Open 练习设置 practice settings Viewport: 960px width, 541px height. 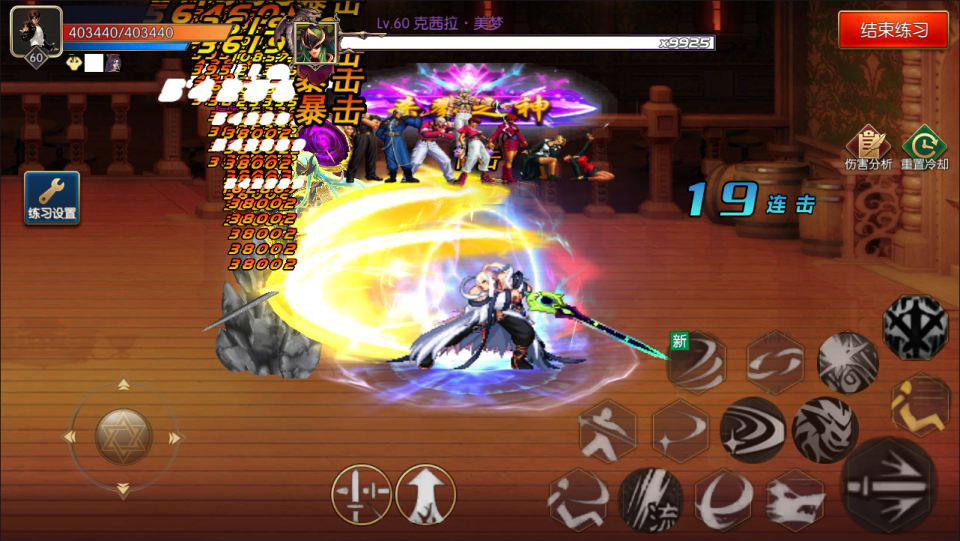click(x=52, y=197)
